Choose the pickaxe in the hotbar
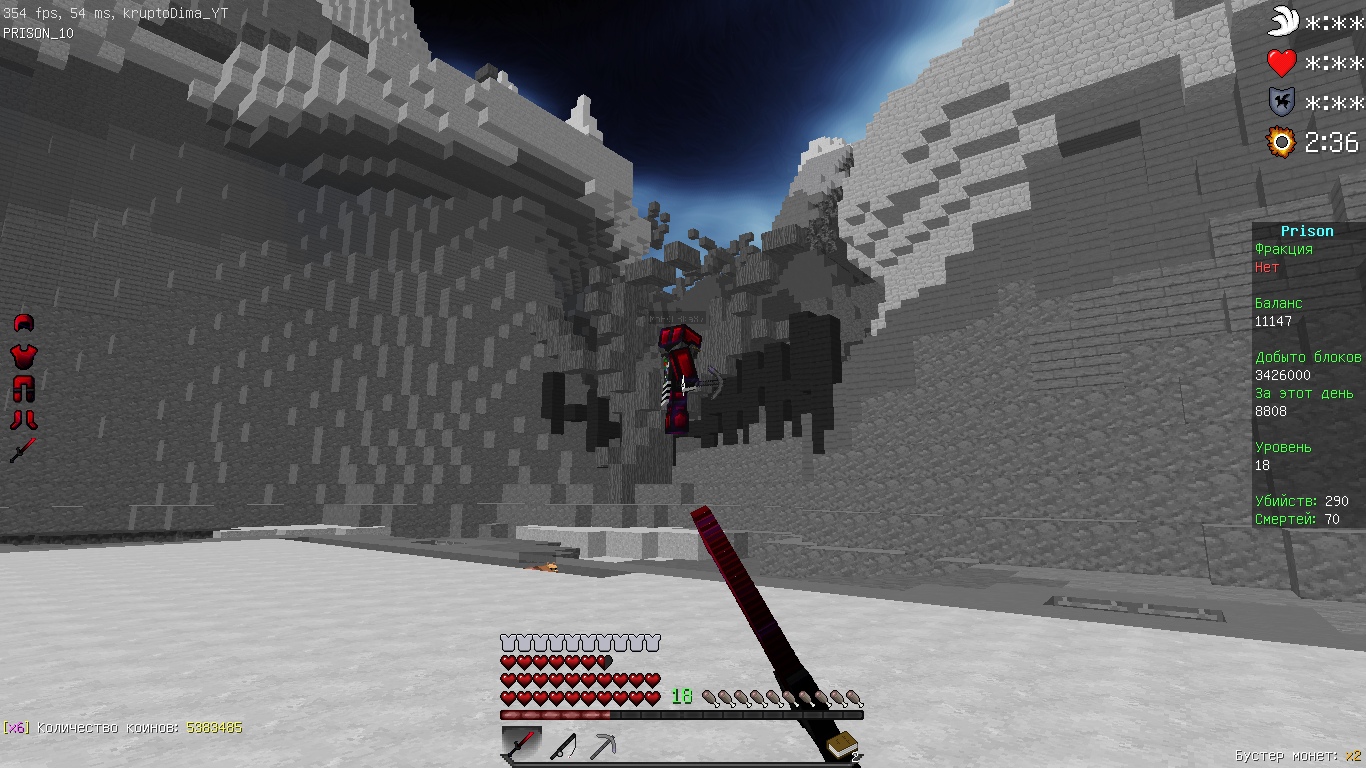This screenshot has height=768, width=1366. click(x=602, y=746)
